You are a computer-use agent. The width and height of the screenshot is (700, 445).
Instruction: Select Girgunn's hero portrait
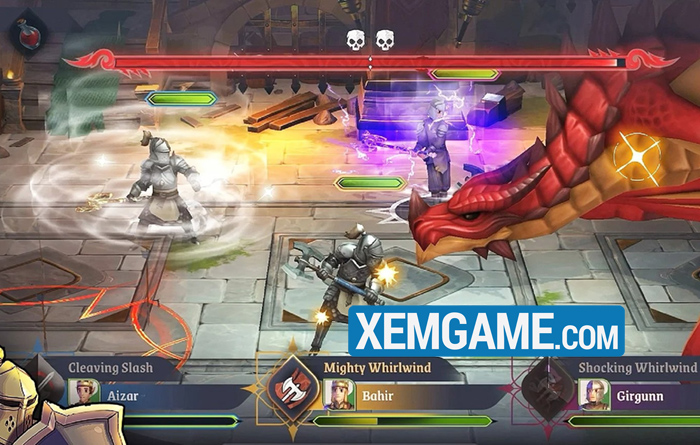(x=594, y=394)
